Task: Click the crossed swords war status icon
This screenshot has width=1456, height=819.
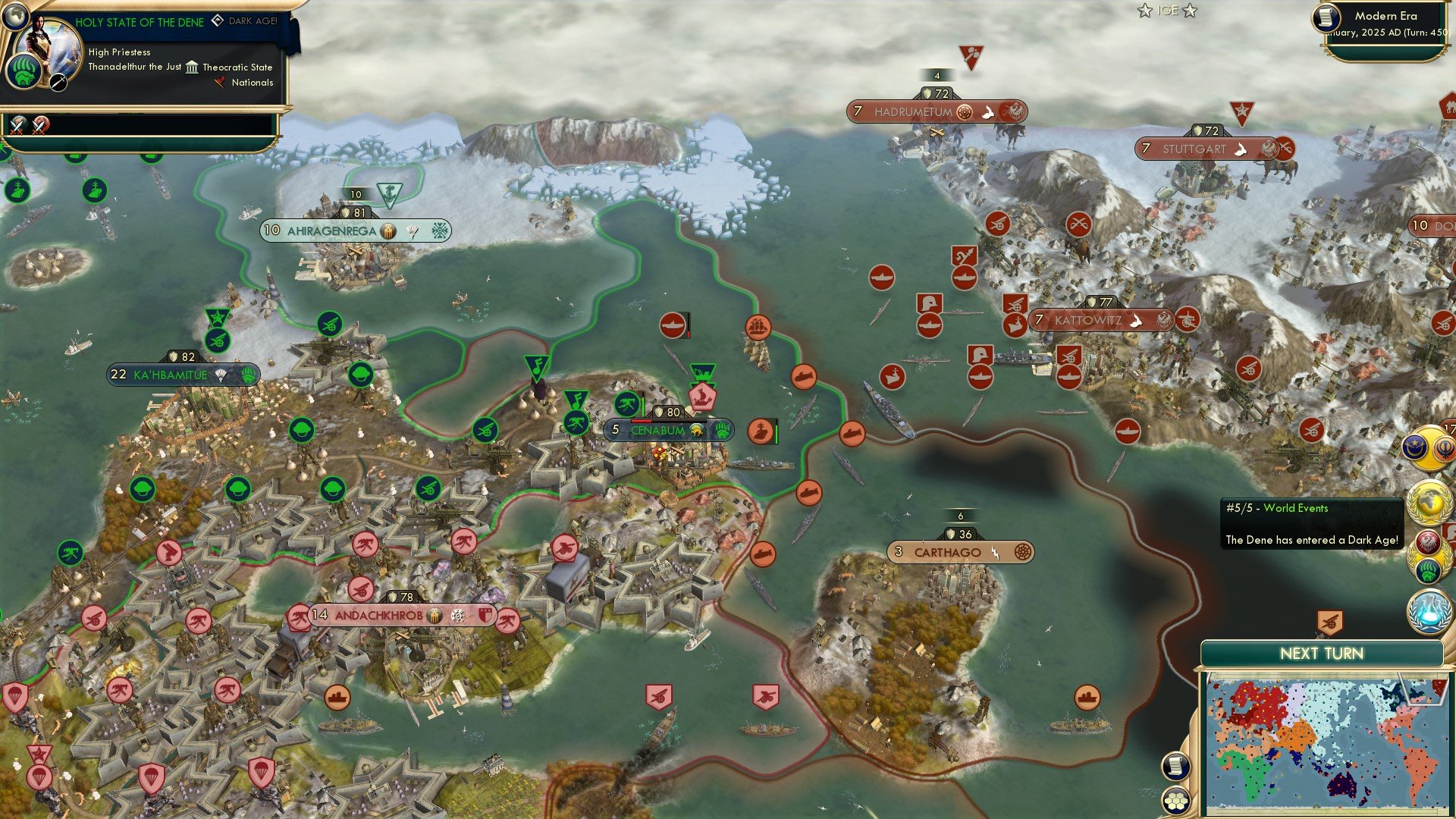Action: pos(17,127)
